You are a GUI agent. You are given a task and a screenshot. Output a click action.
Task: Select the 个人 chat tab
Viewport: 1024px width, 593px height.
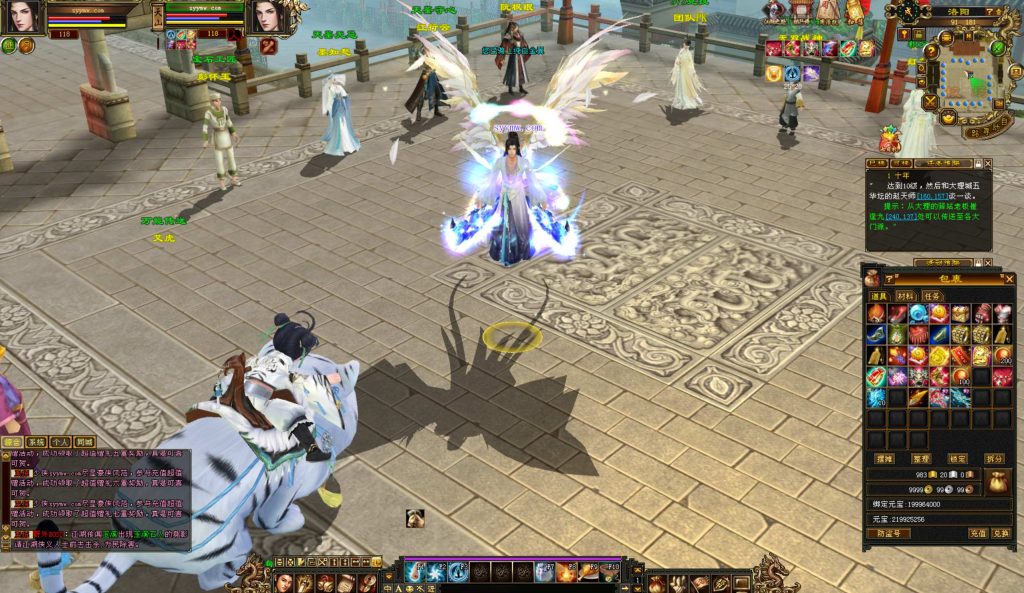[x=60, y=441]
